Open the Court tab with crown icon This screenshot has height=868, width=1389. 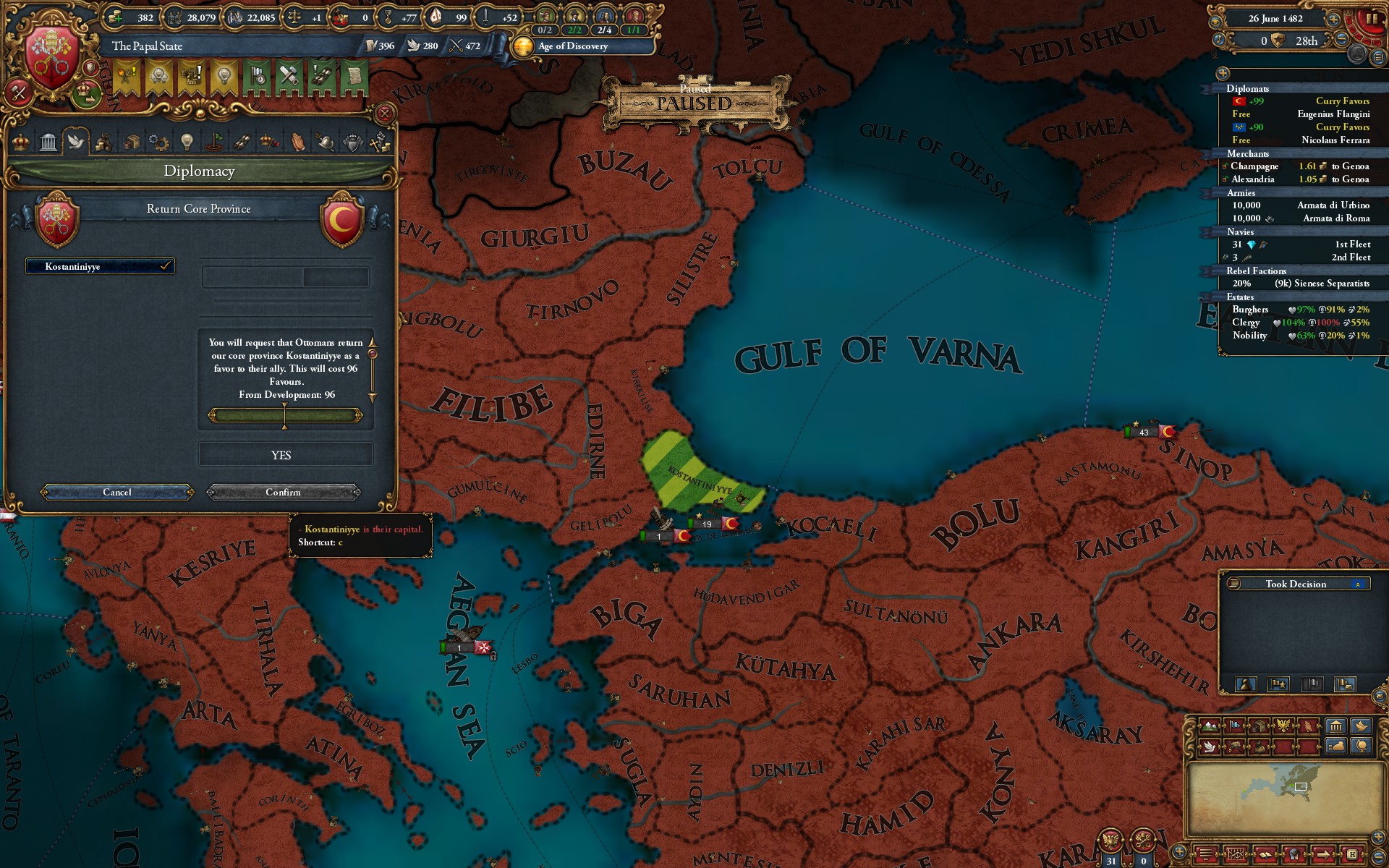(x=22, y=142)
